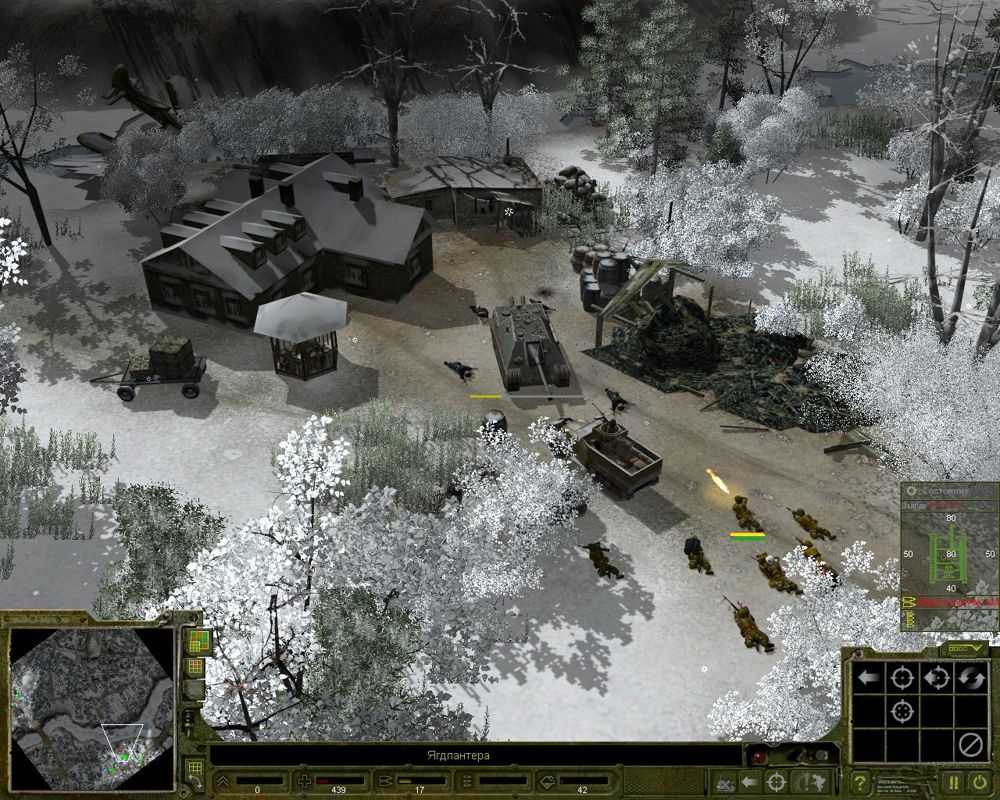Toggle the small orange grid minimap button

coord(195,666)
